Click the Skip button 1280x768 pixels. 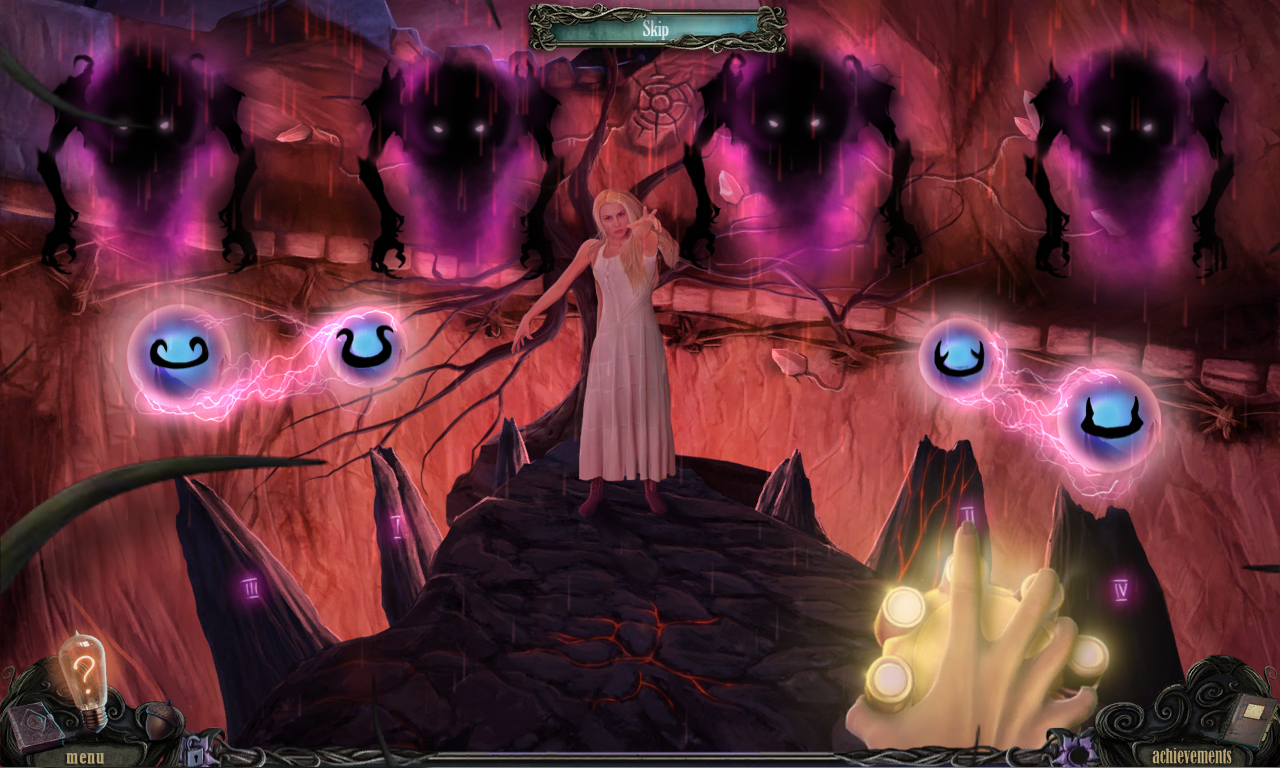[x=656, y=29]
